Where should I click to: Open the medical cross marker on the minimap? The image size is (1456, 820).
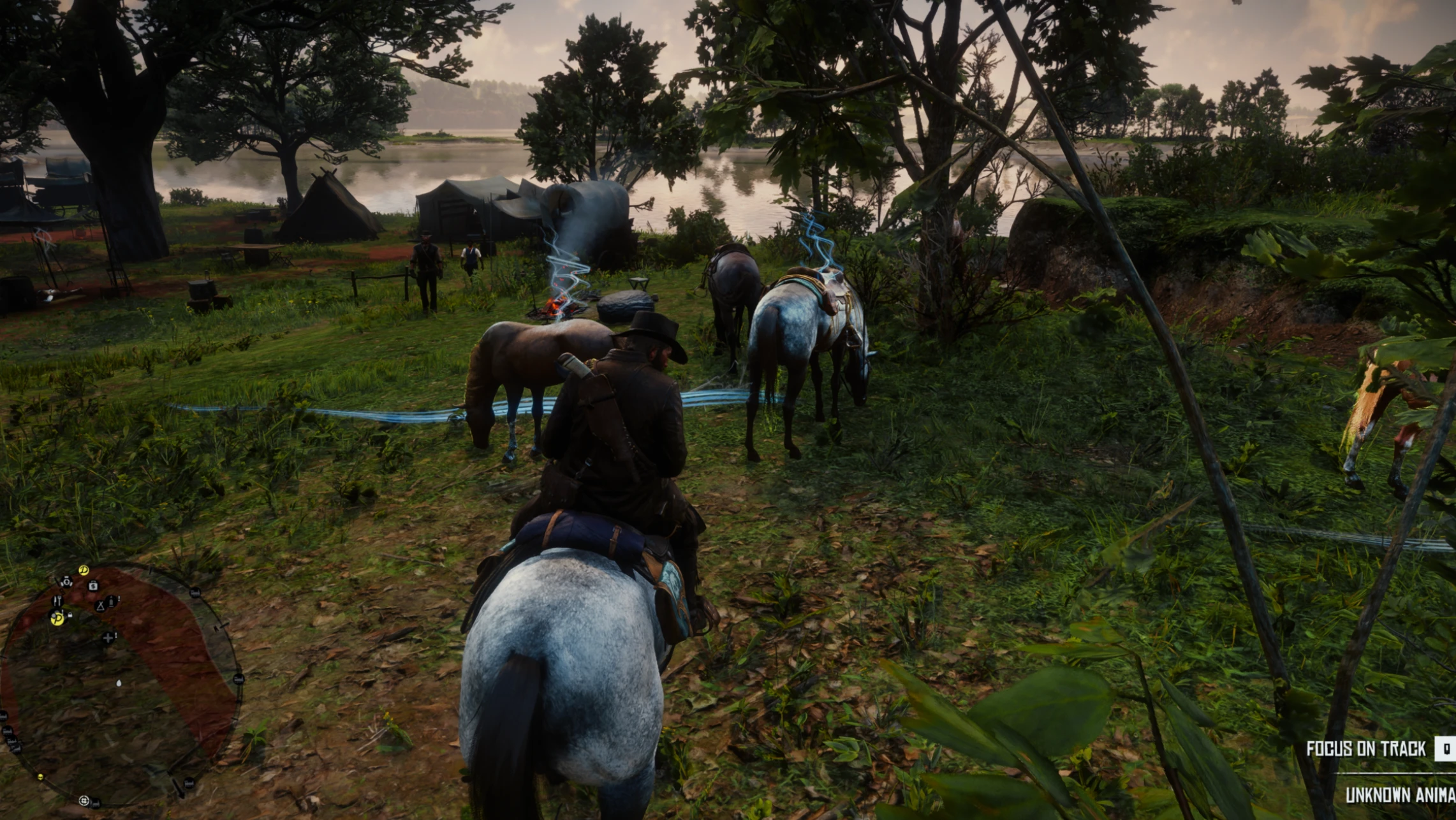[x=108, y=637]
